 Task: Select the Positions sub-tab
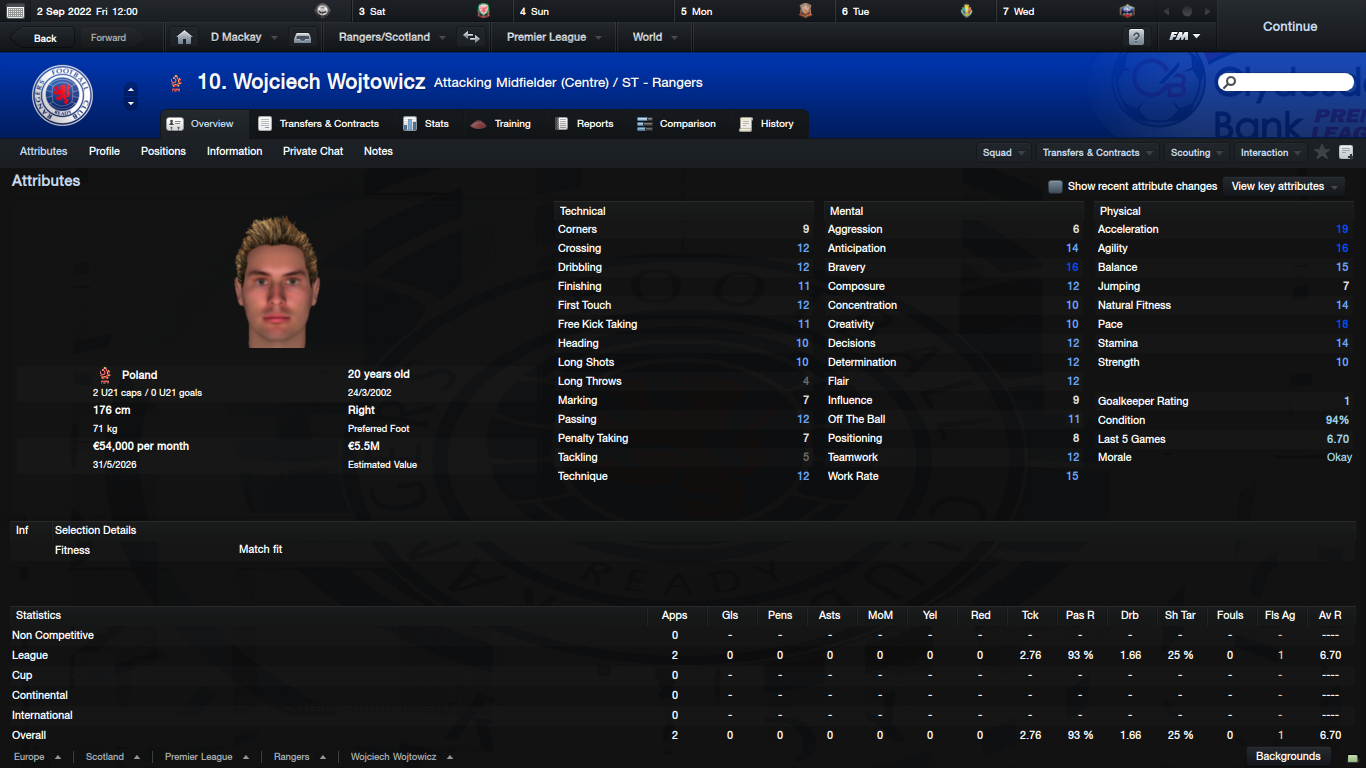coord(163,152)
